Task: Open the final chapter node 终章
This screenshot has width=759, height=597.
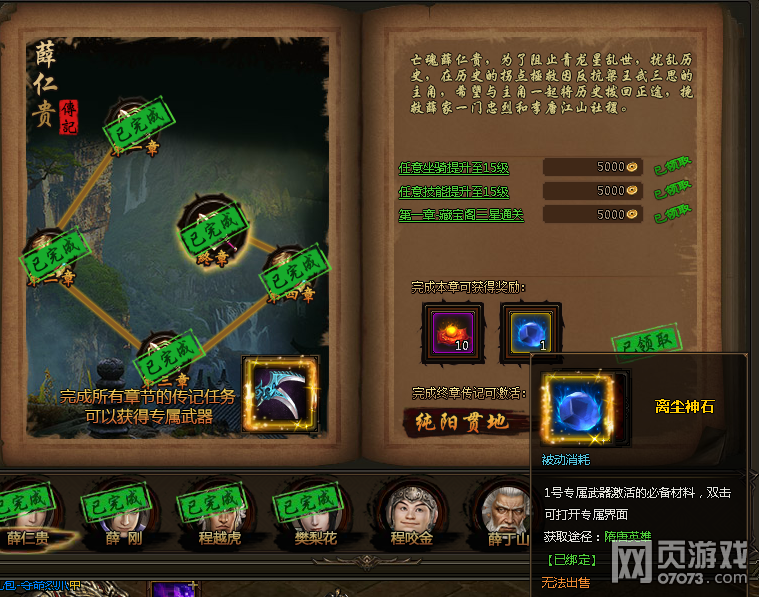Action: 207,226
